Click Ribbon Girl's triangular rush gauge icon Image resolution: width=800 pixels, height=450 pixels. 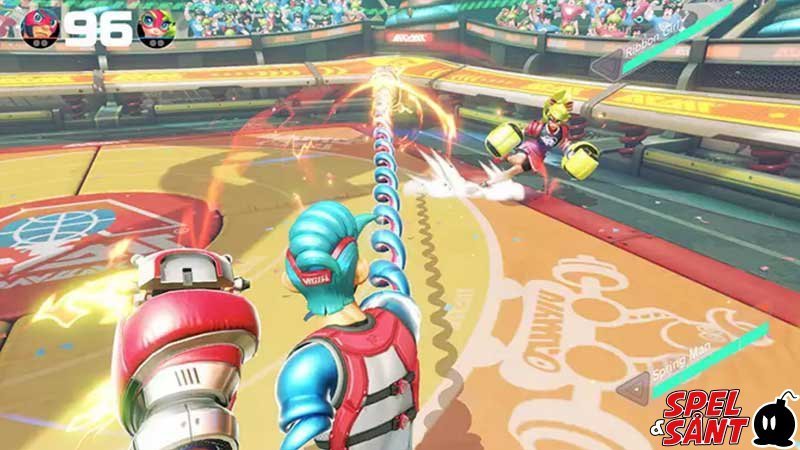[x=609, y=67]
